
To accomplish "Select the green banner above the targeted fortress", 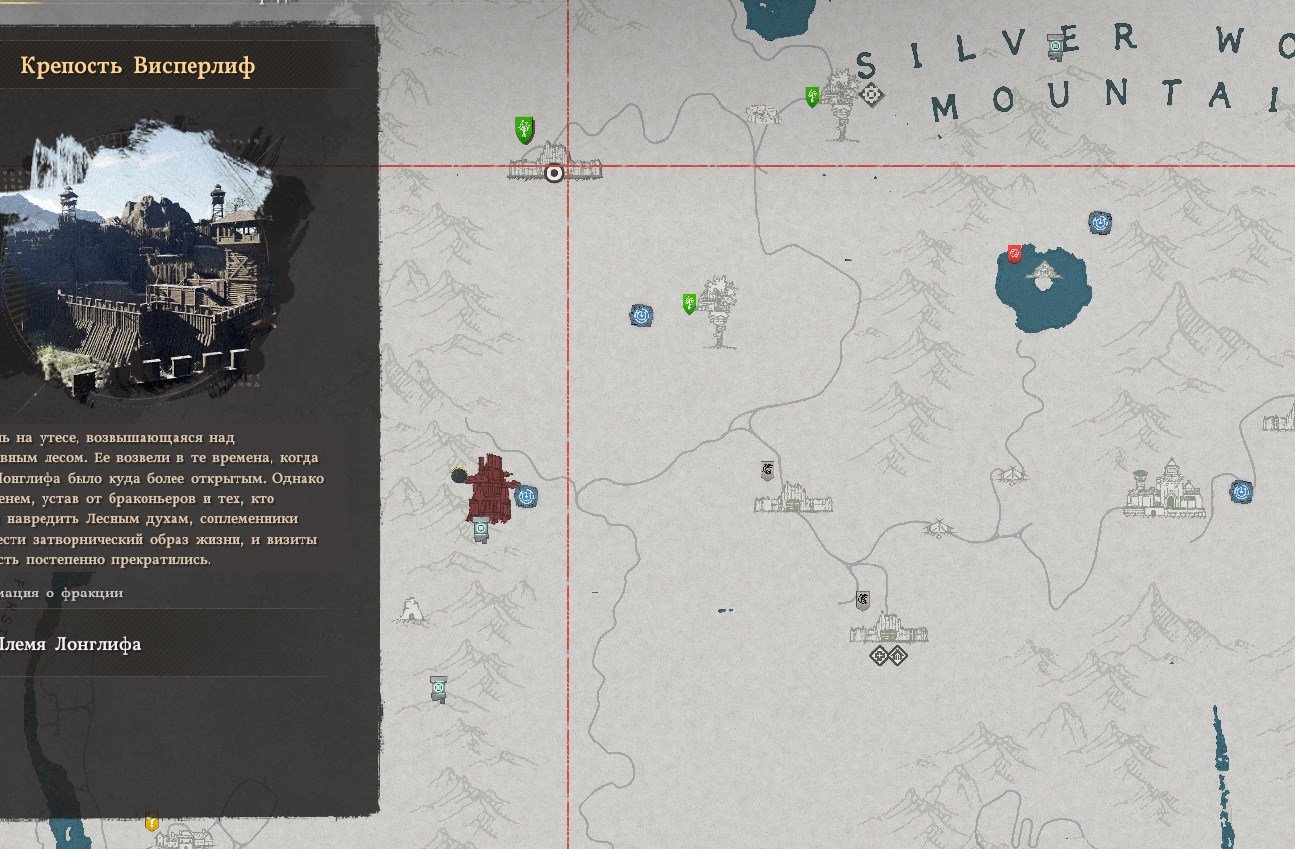I will click(x=524, y=129).
